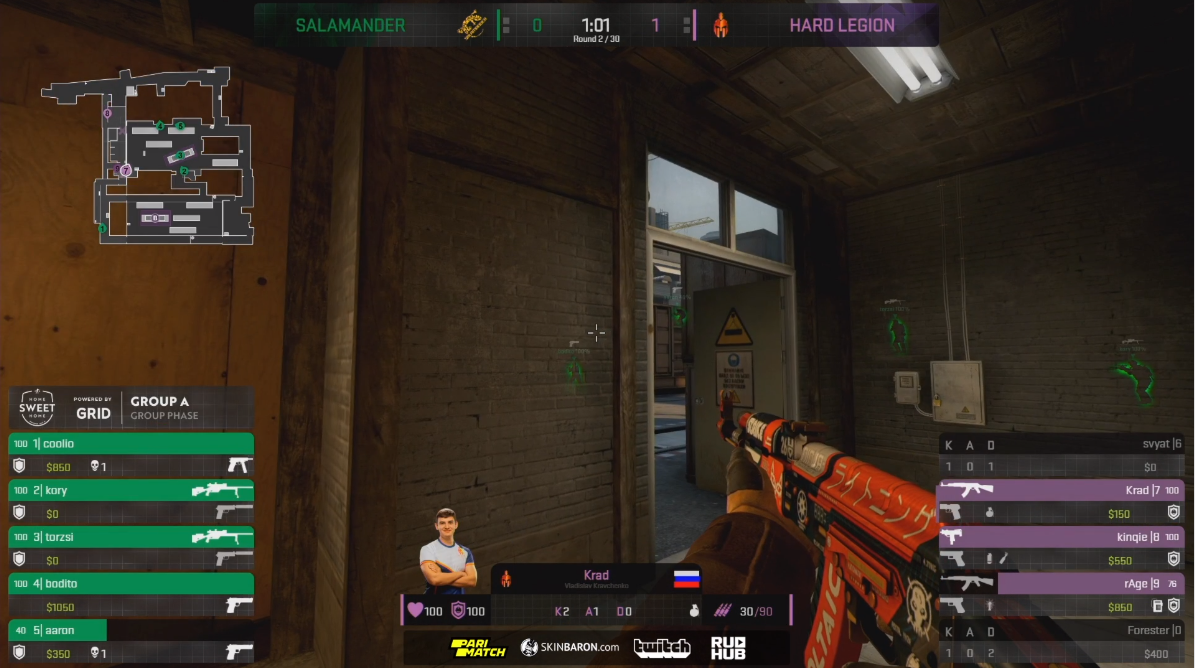Image resolution: width=1195 pixels, height=668 pixels.
Task: Click the Twitch logo
Action: click(x=661, y=647)
